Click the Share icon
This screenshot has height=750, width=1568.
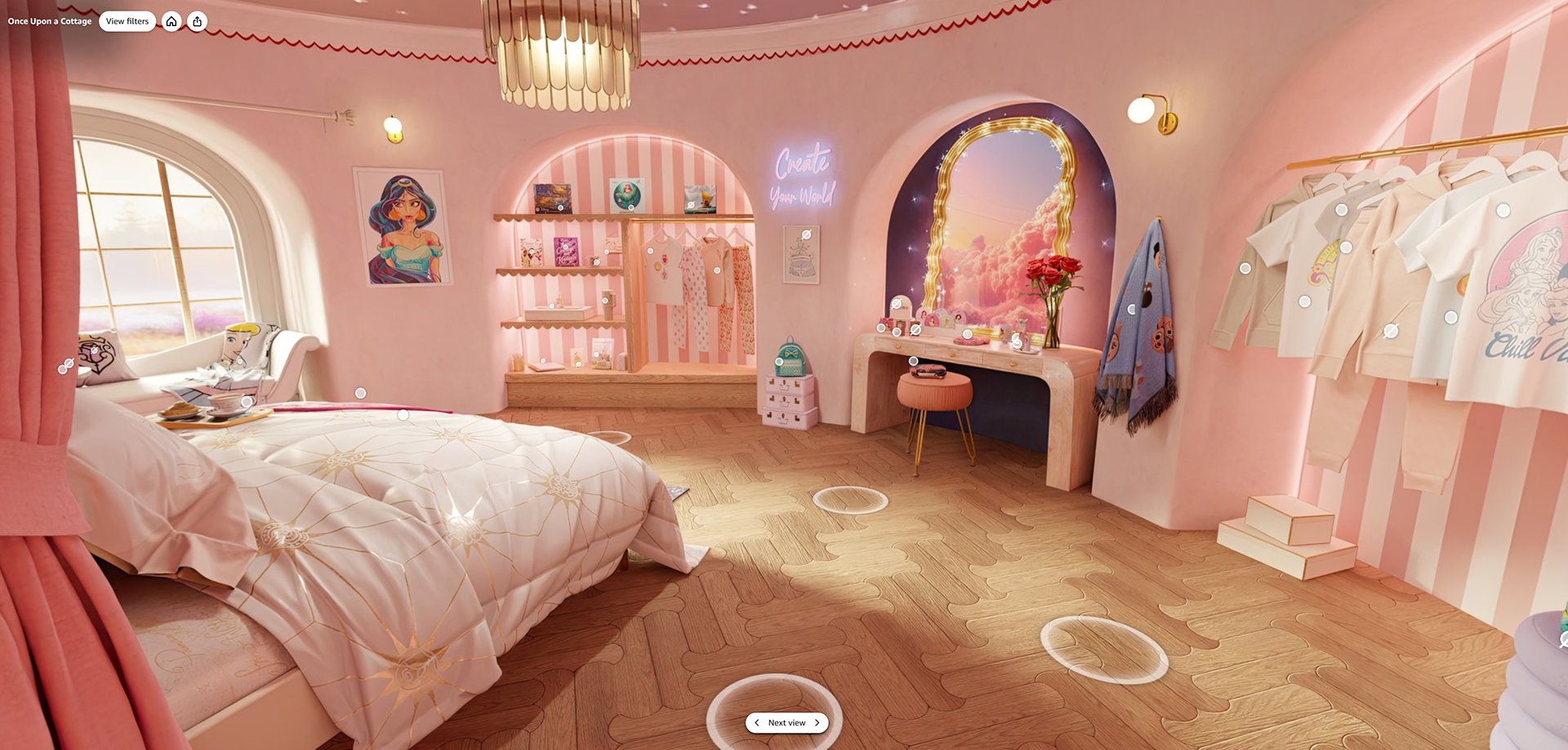tap(198, 21)
